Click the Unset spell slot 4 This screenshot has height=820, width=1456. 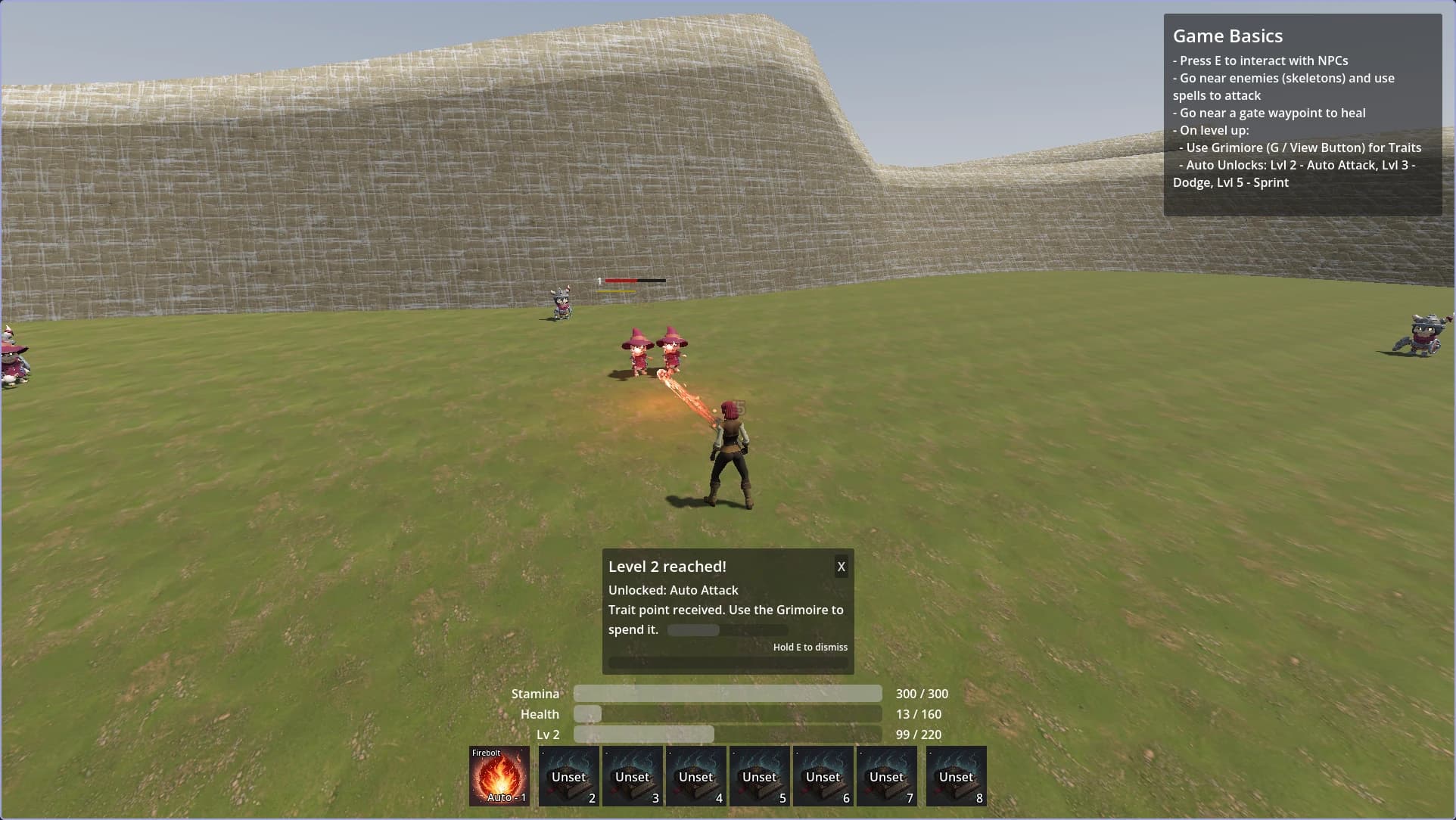tap(696, 776)
